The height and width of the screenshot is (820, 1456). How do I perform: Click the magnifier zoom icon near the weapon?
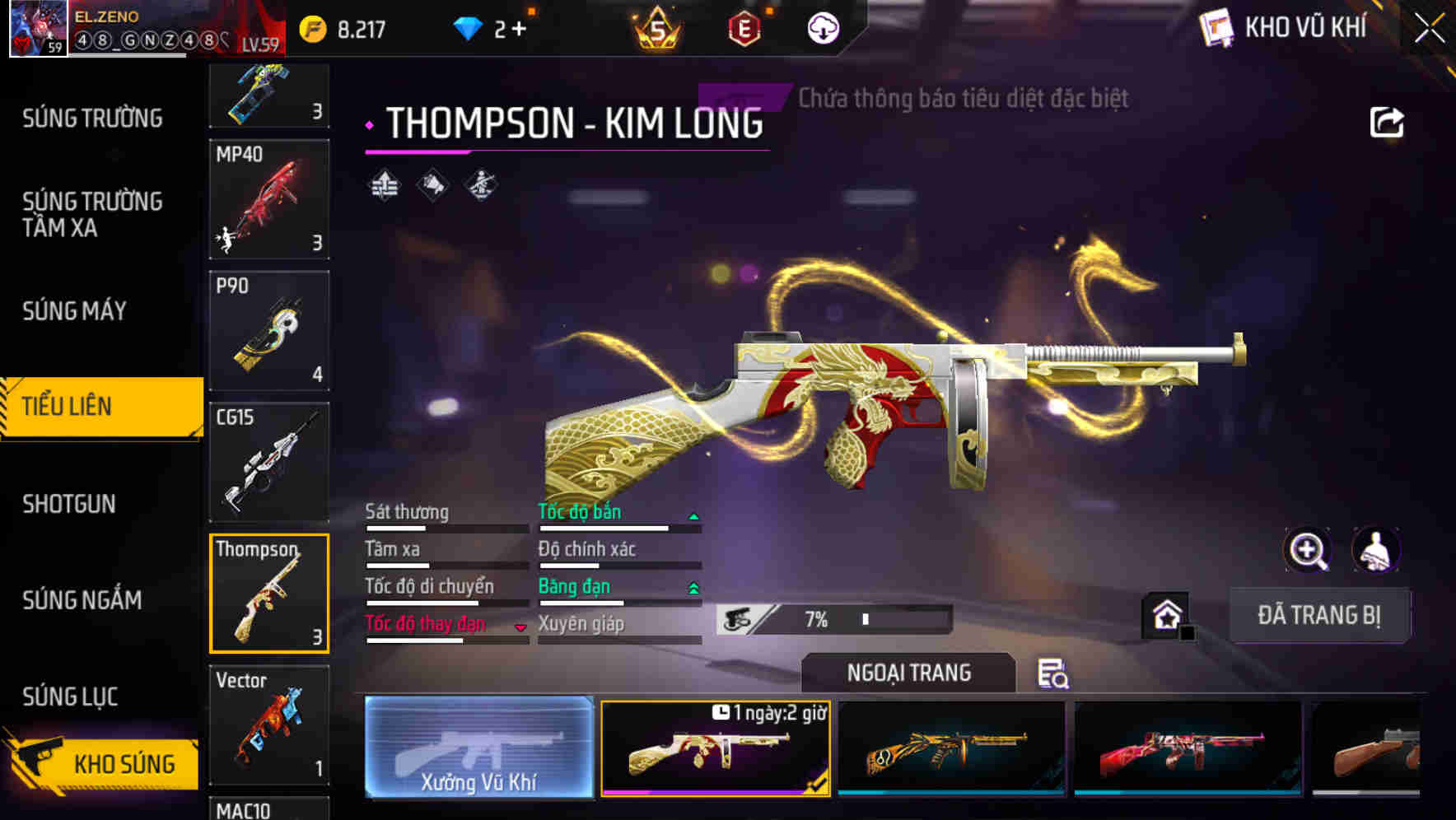click(x=1309, y=550)
